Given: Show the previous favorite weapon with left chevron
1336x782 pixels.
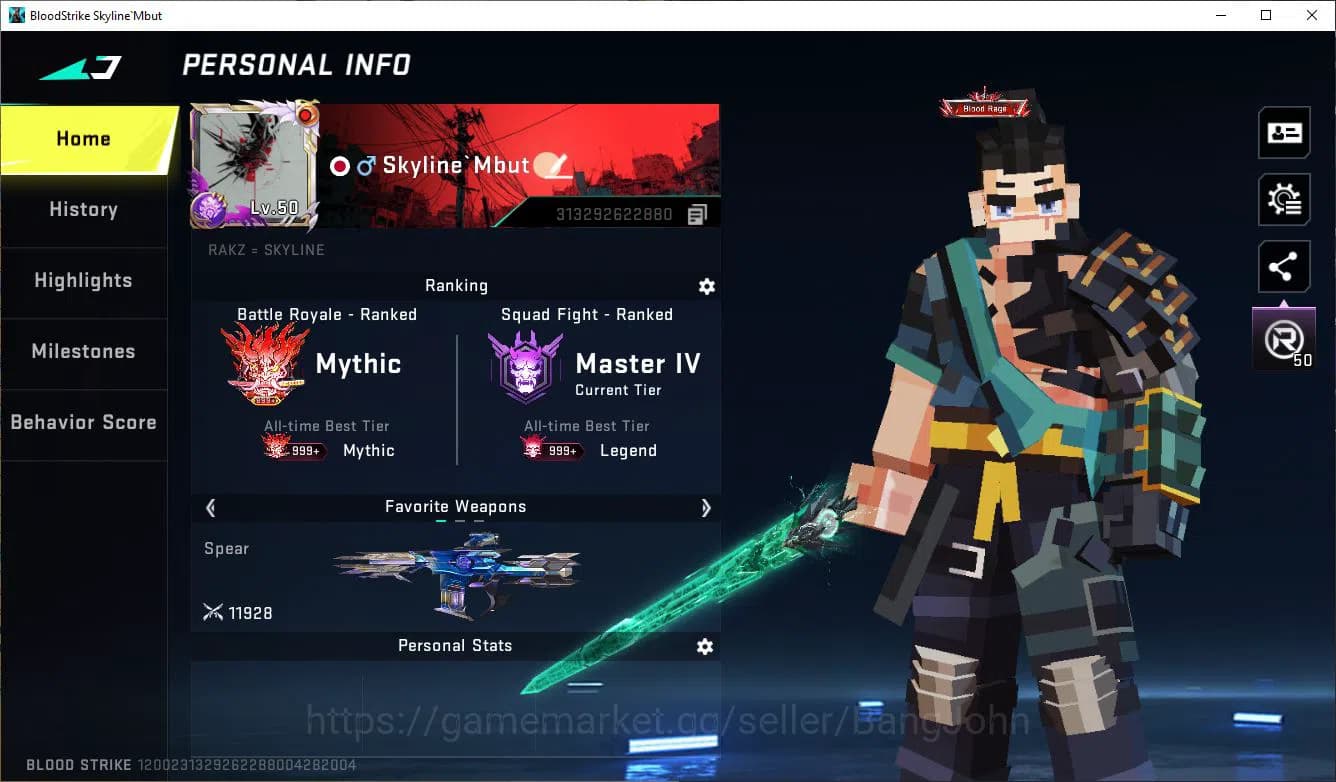Looking at the screenshot, I should click(x=210, y=508).
